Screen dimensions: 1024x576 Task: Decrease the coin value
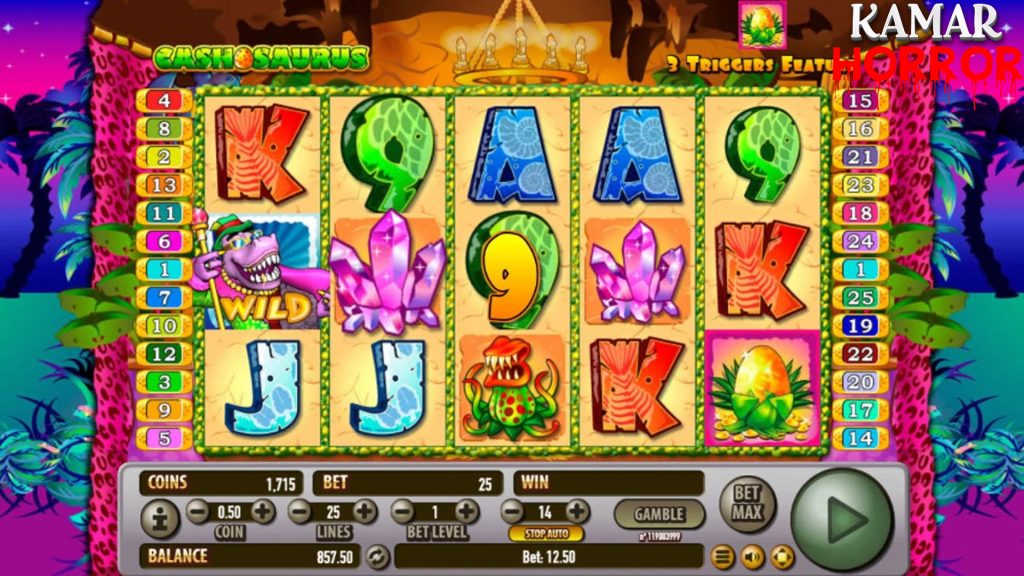click(x=198, y=512)
